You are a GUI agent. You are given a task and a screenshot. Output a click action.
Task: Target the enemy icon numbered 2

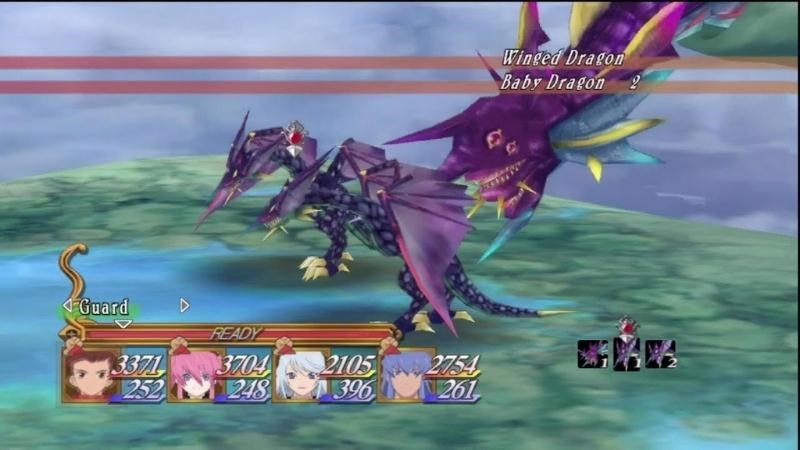point(660,353)
